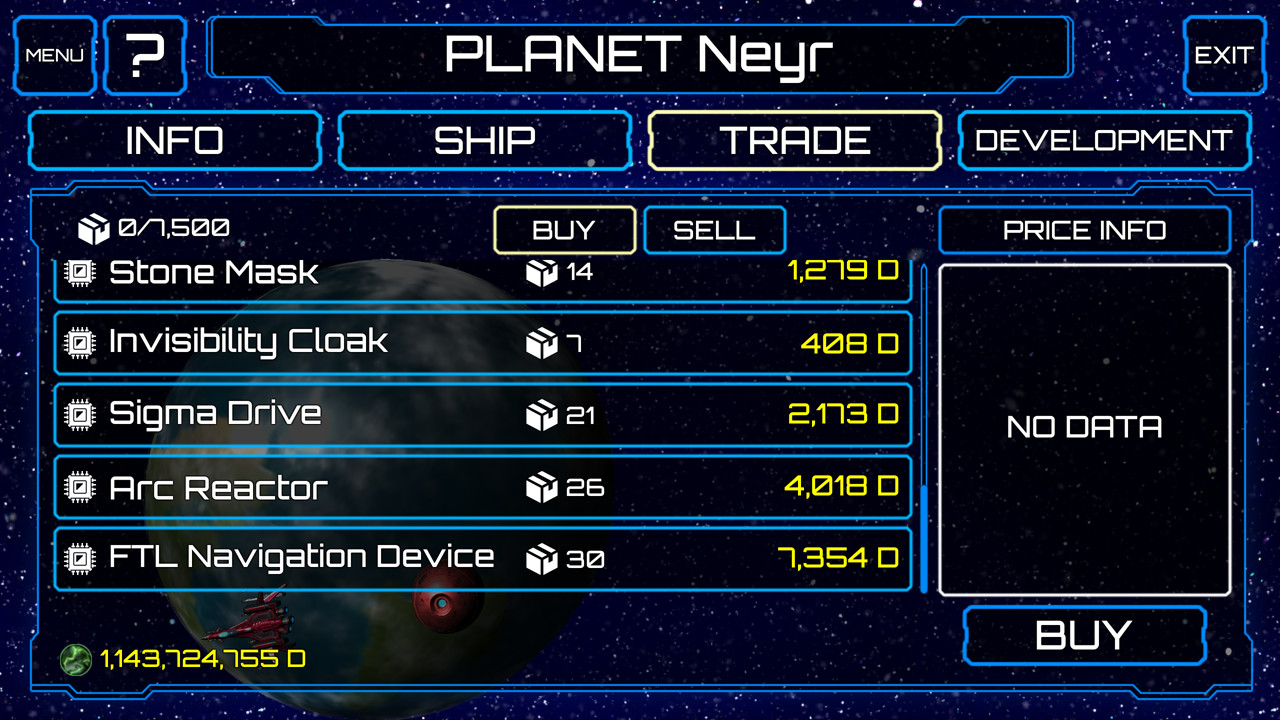
Task: Click the chip icon beside Invisibility Cloak
Action: tap(78, 342)
